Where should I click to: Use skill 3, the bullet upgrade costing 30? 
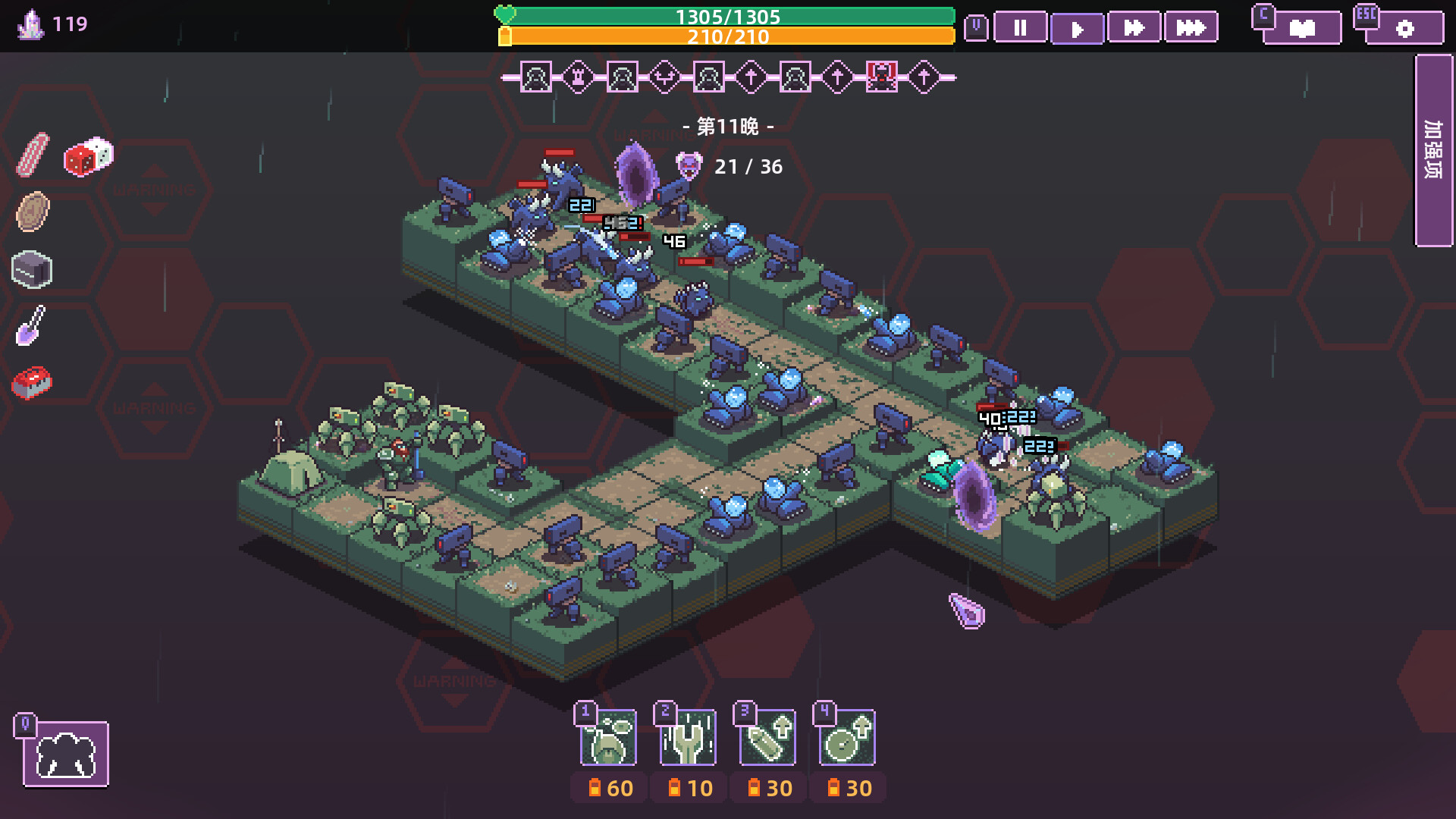(x=768, y=738)
